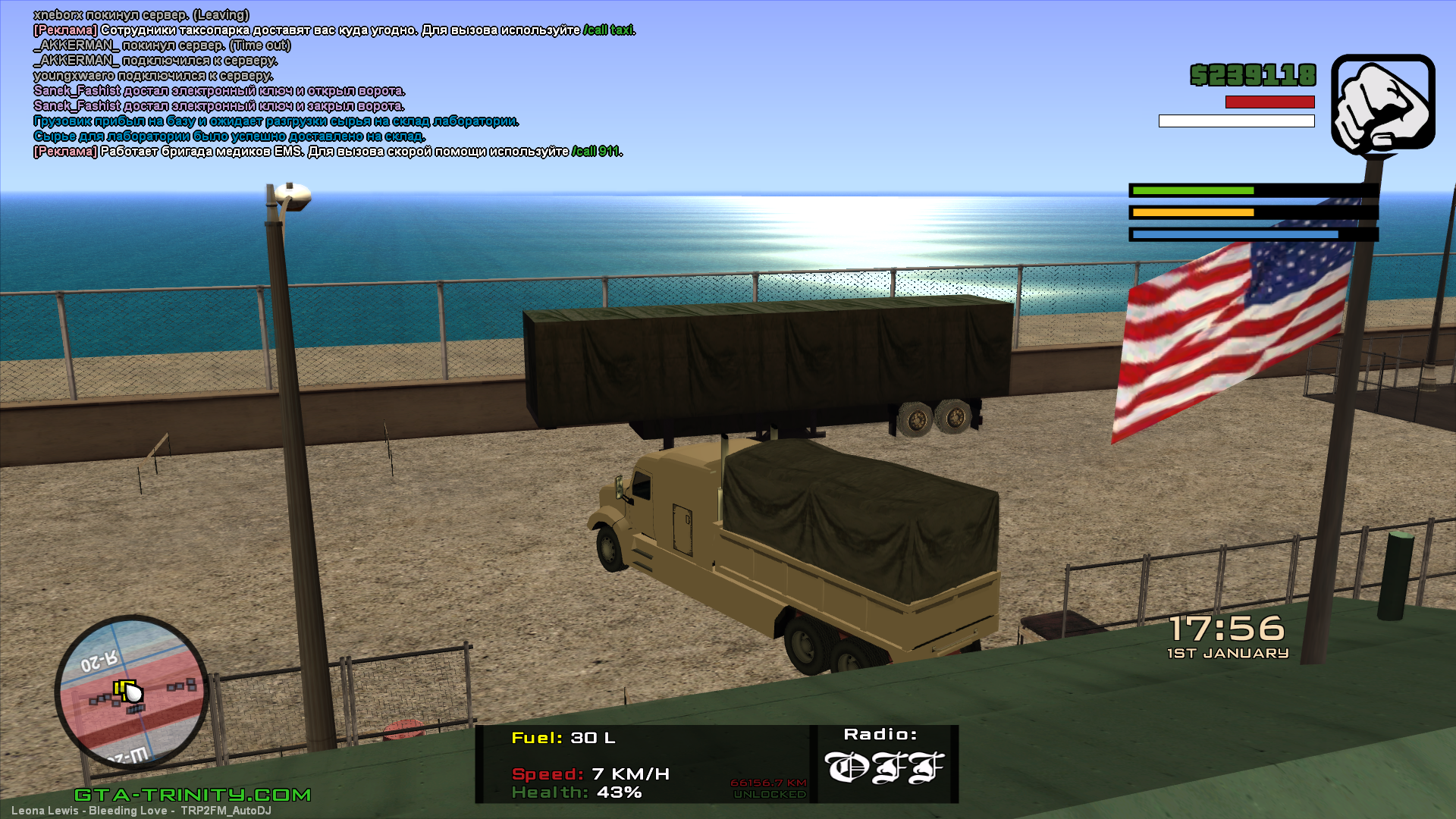This screenshot has width=1456, height=819.
Task: Open the circular radar minimap
Action: 132,692
